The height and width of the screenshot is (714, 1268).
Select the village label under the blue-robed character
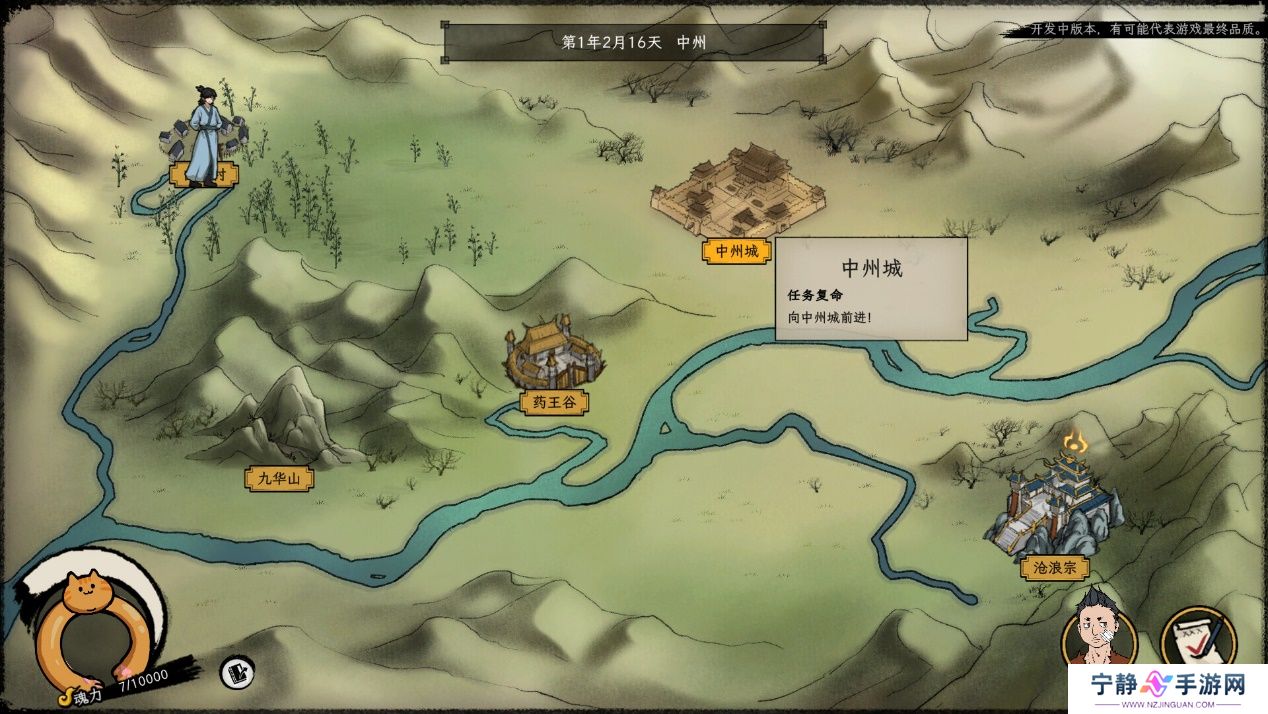[x=204, y=174]
